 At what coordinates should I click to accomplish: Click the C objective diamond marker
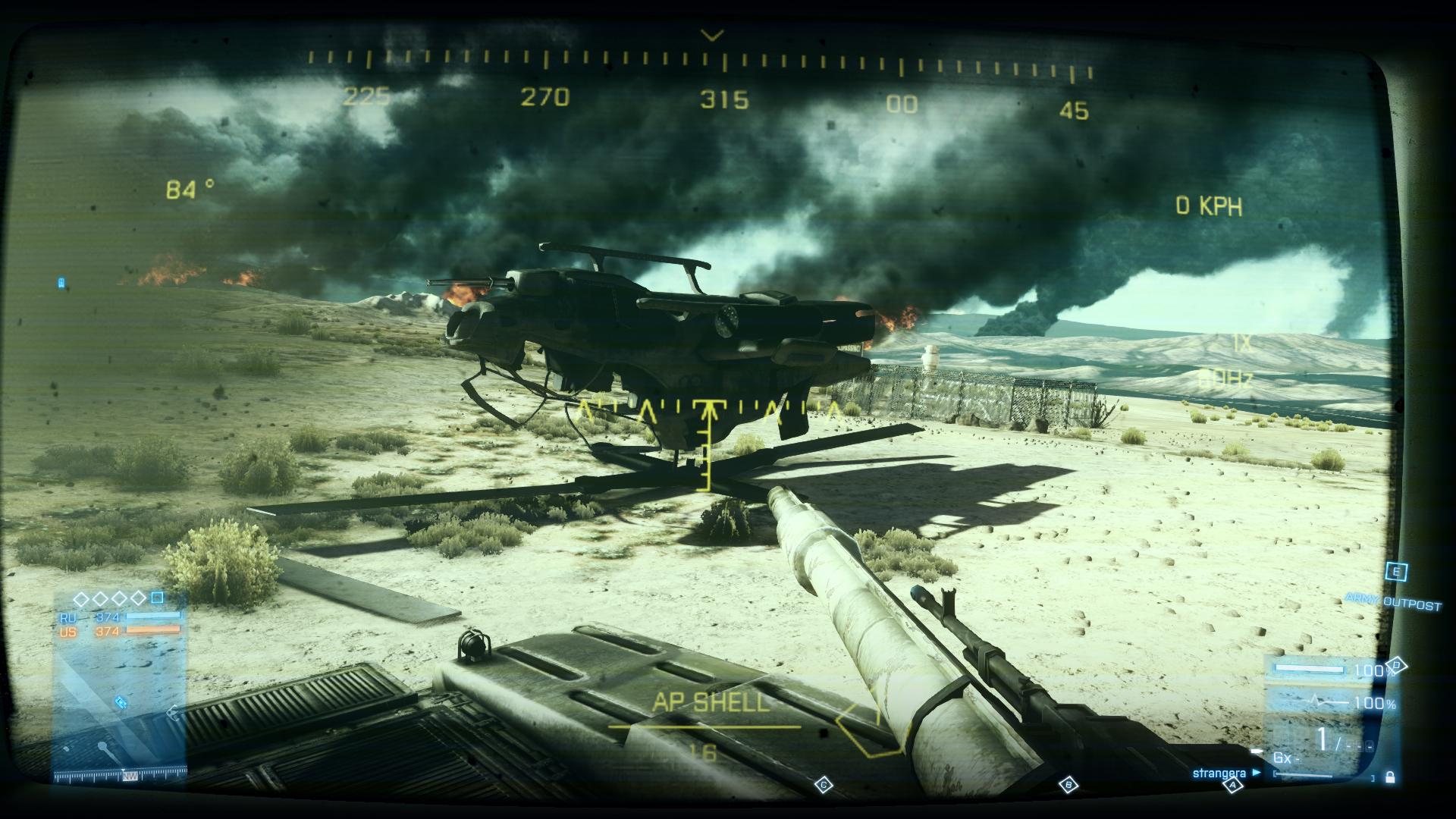(x=824, y=785)
